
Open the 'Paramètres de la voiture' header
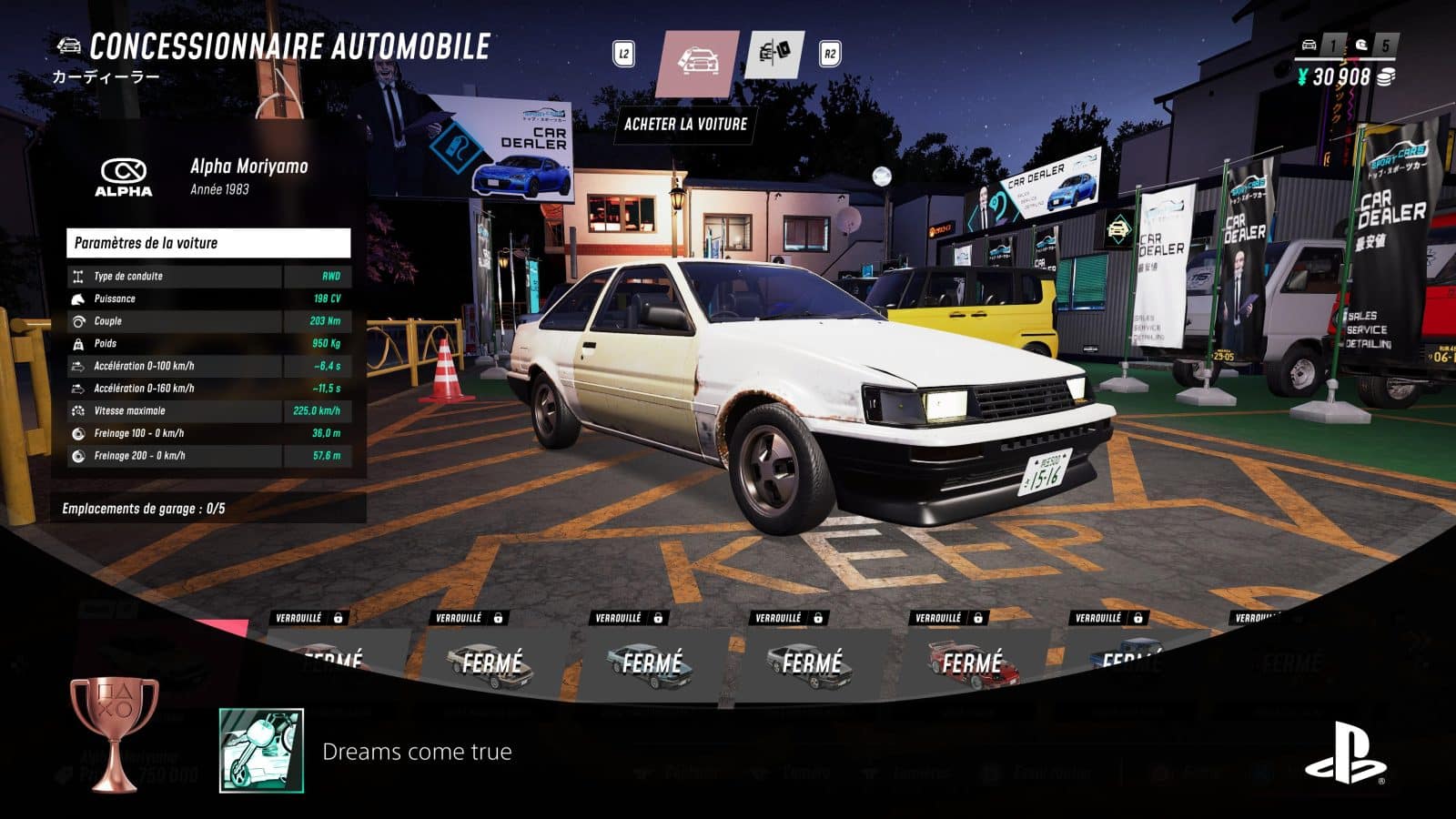[x=208, y=243]
